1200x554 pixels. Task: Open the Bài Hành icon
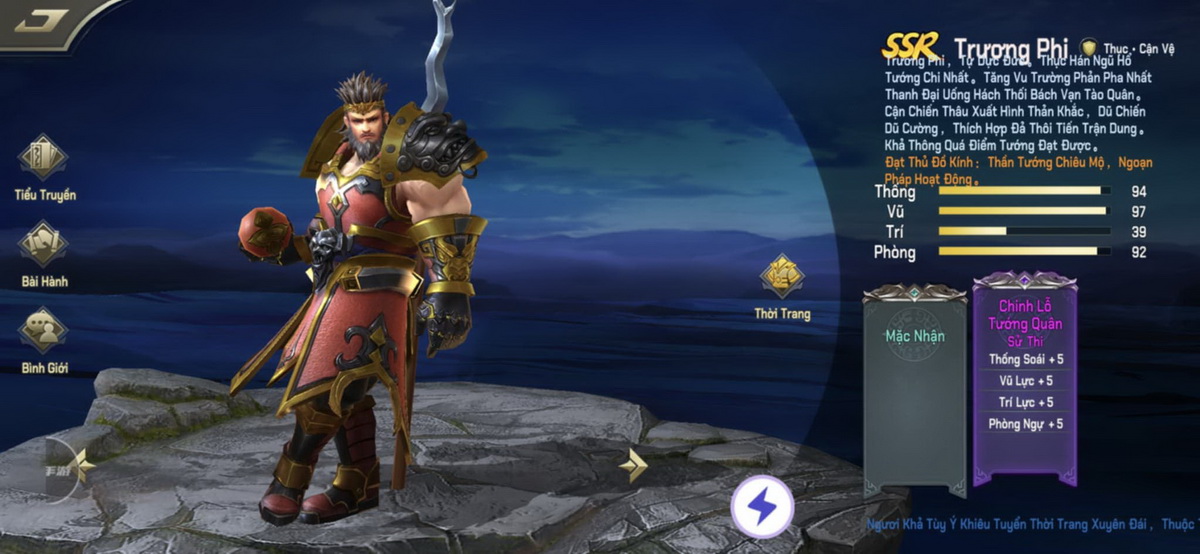pyautogui.click(x=44, y=245)
